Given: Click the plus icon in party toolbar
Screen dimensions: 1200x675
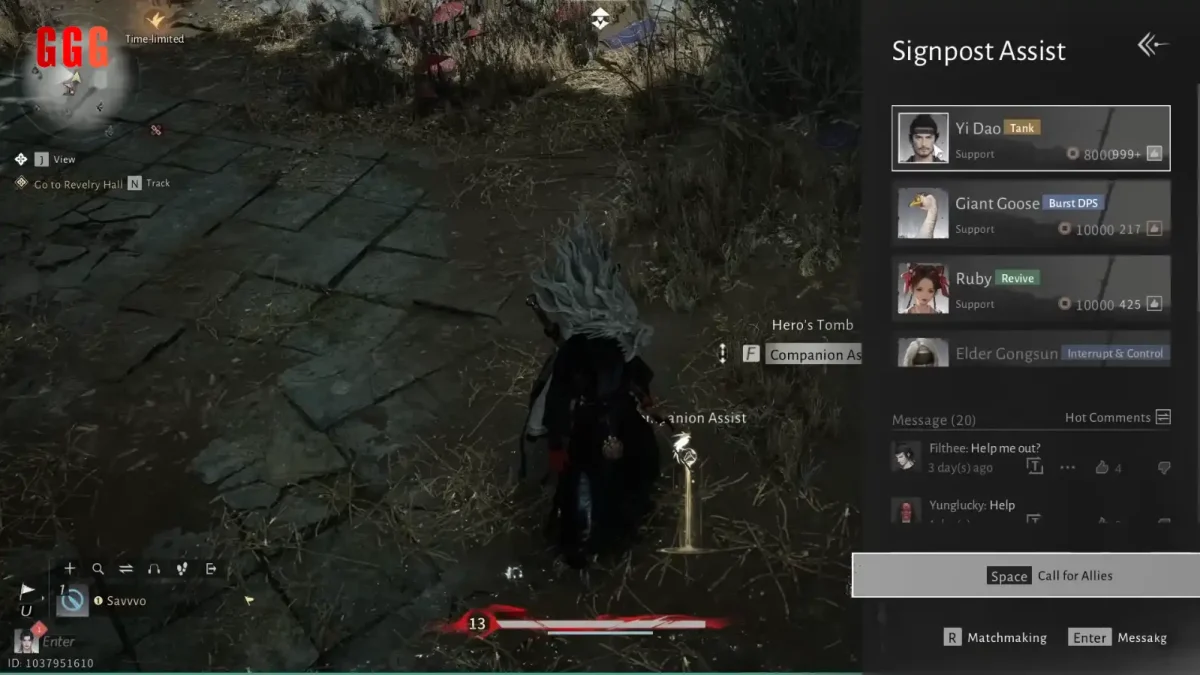Looking at the screenshot, I should [x=69, y=569].
